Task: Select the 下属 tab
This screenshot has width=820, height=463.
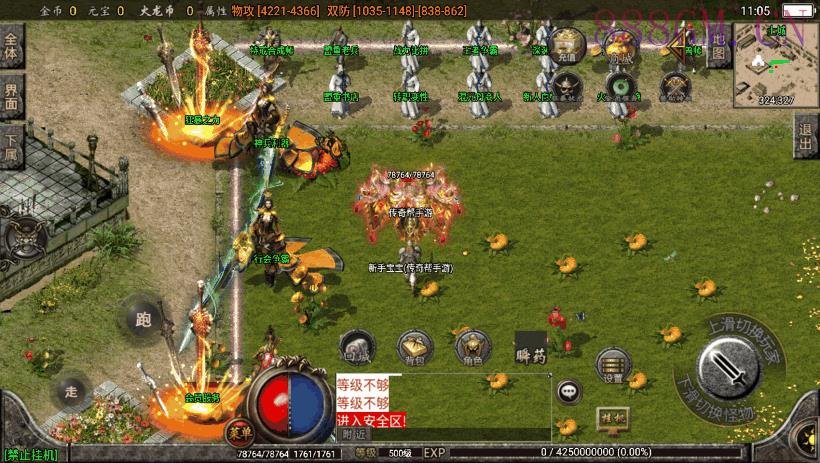Action: point(12,147)
